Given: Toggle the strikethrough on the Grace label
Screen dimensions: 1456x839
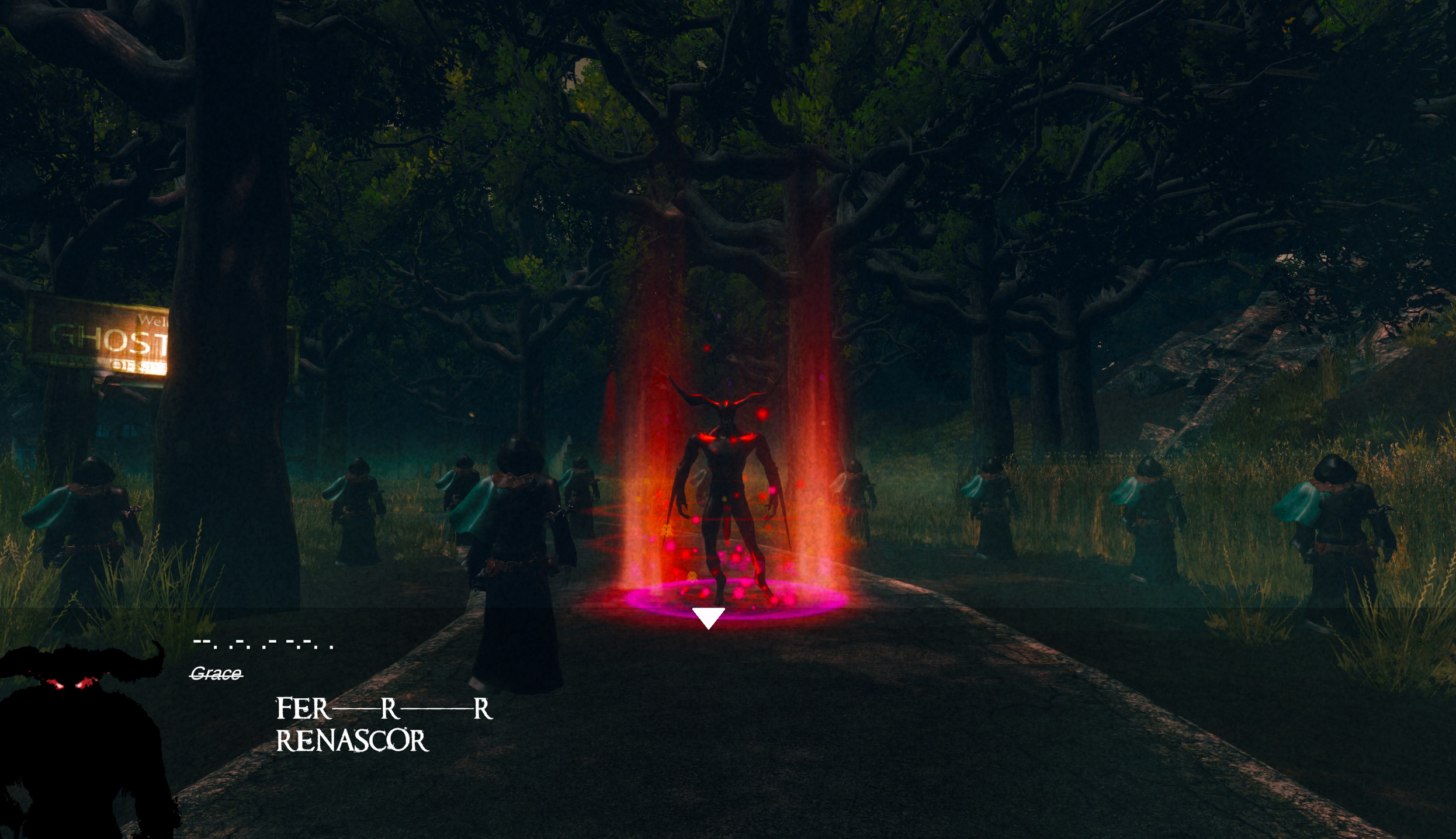Looking at the screenshot, I should pyautogui.click(x=216, y=676).
